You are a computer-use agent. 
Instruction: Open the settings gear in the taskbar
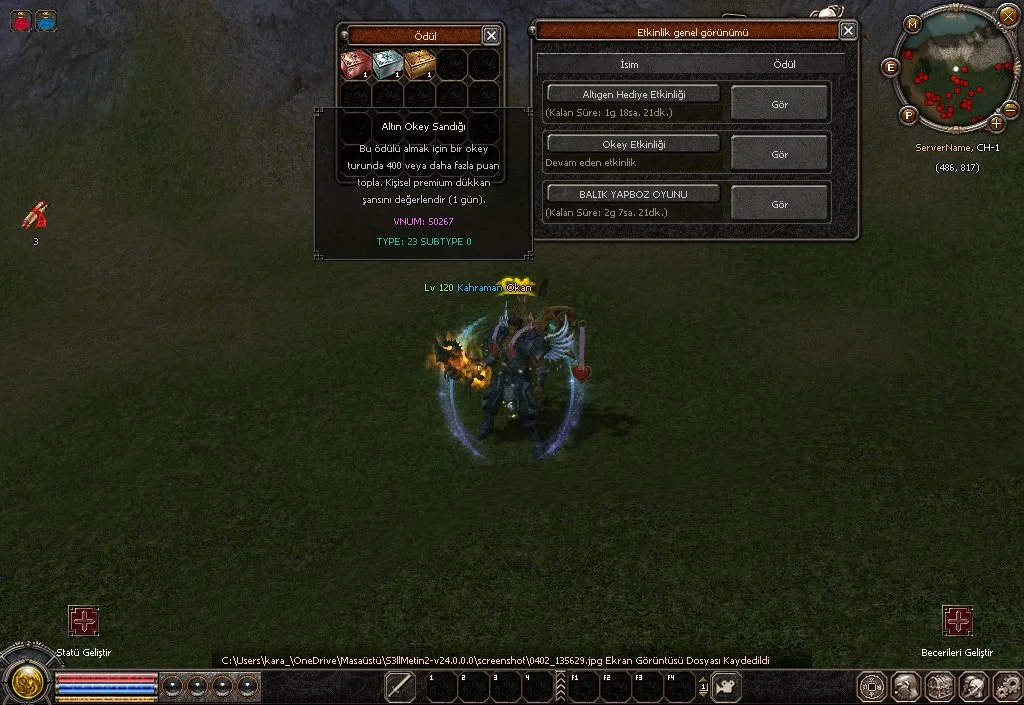pyautogui.click(x=1006, y=687)
